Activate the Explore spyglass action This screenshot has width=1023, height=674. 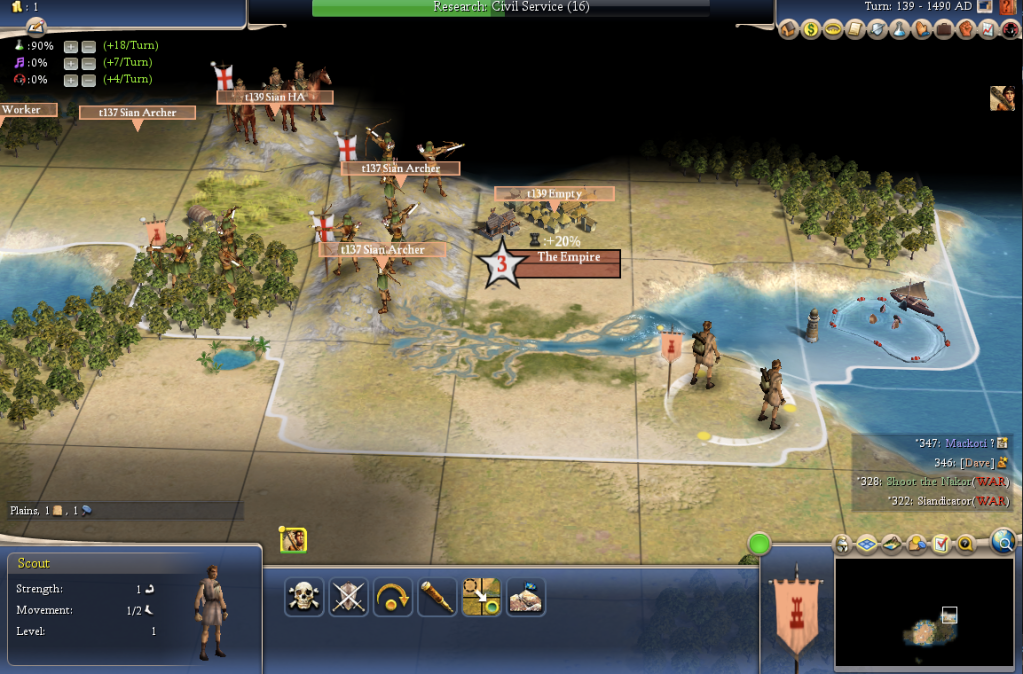click(x=437, y=597)
